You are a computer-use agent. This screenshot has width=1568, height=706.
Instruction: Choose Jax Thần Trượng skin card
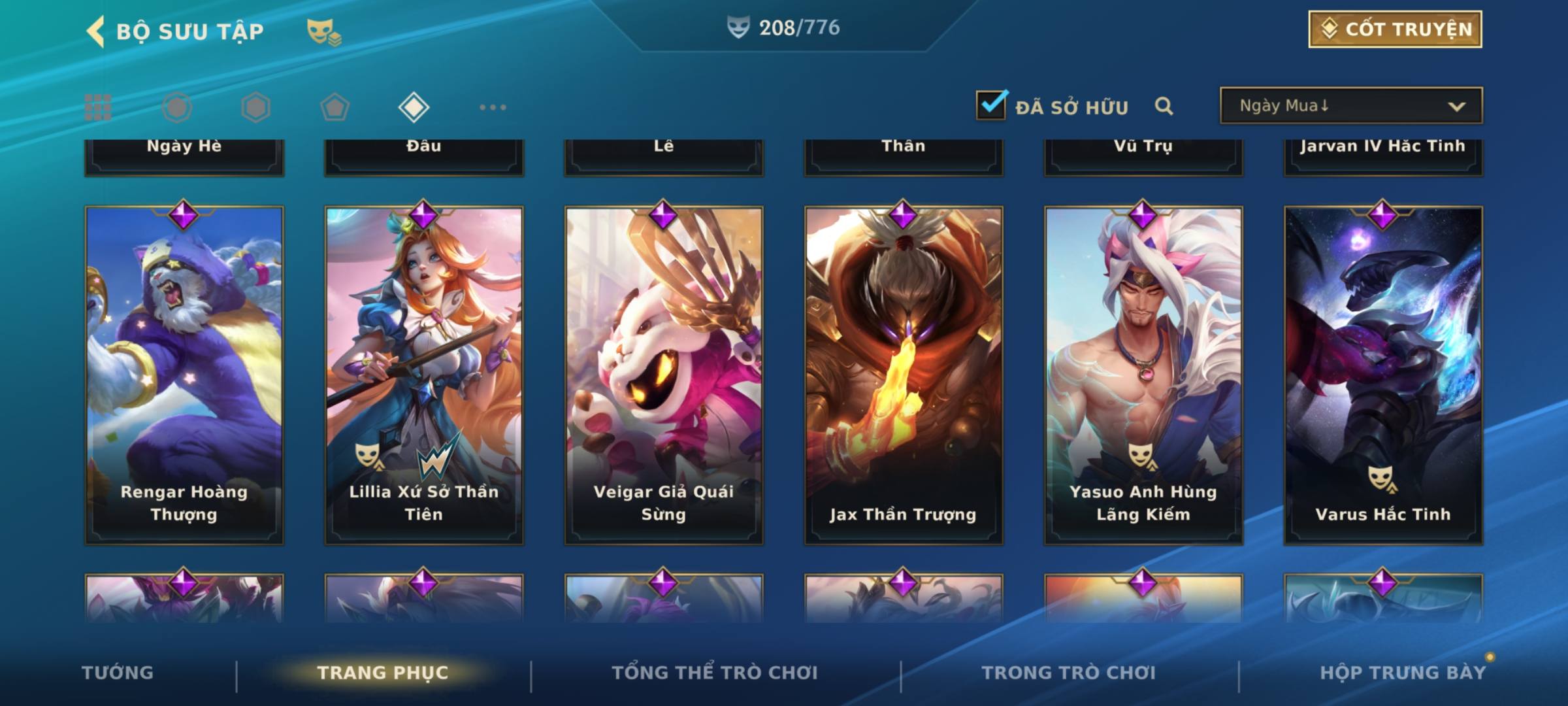coord(904,375)
